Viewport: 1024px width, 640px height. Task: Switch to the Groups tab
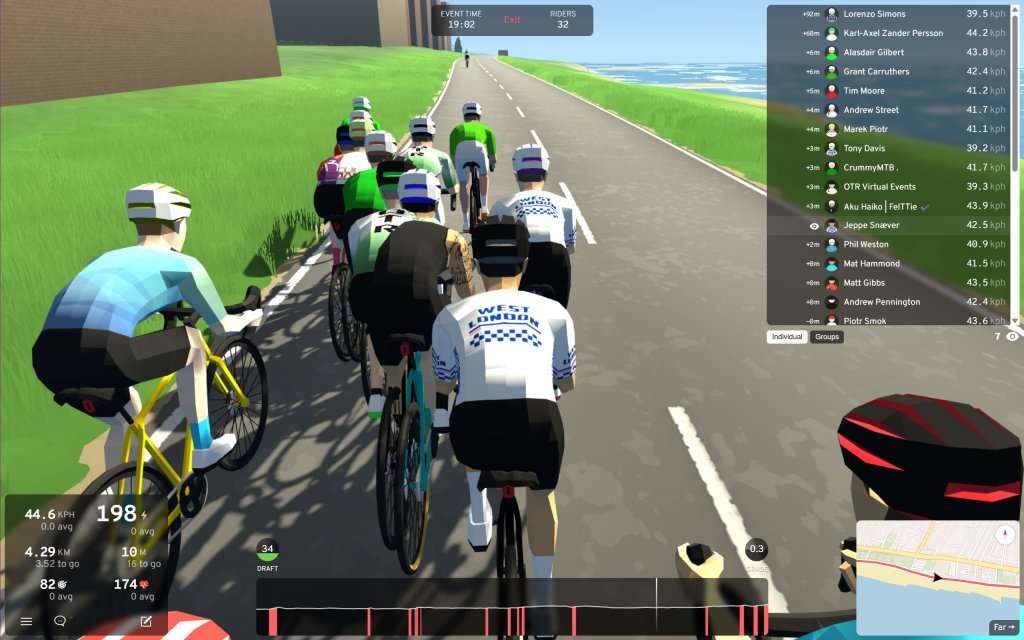[827, 337]
